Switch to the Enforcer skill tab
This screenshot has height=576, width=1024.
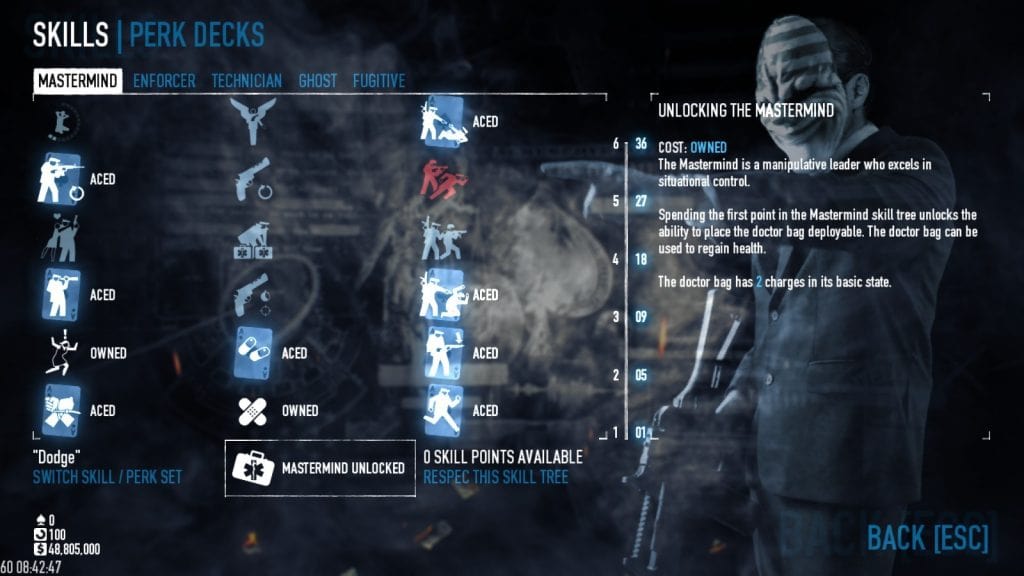pyautogui.click(x=164, y=81)
